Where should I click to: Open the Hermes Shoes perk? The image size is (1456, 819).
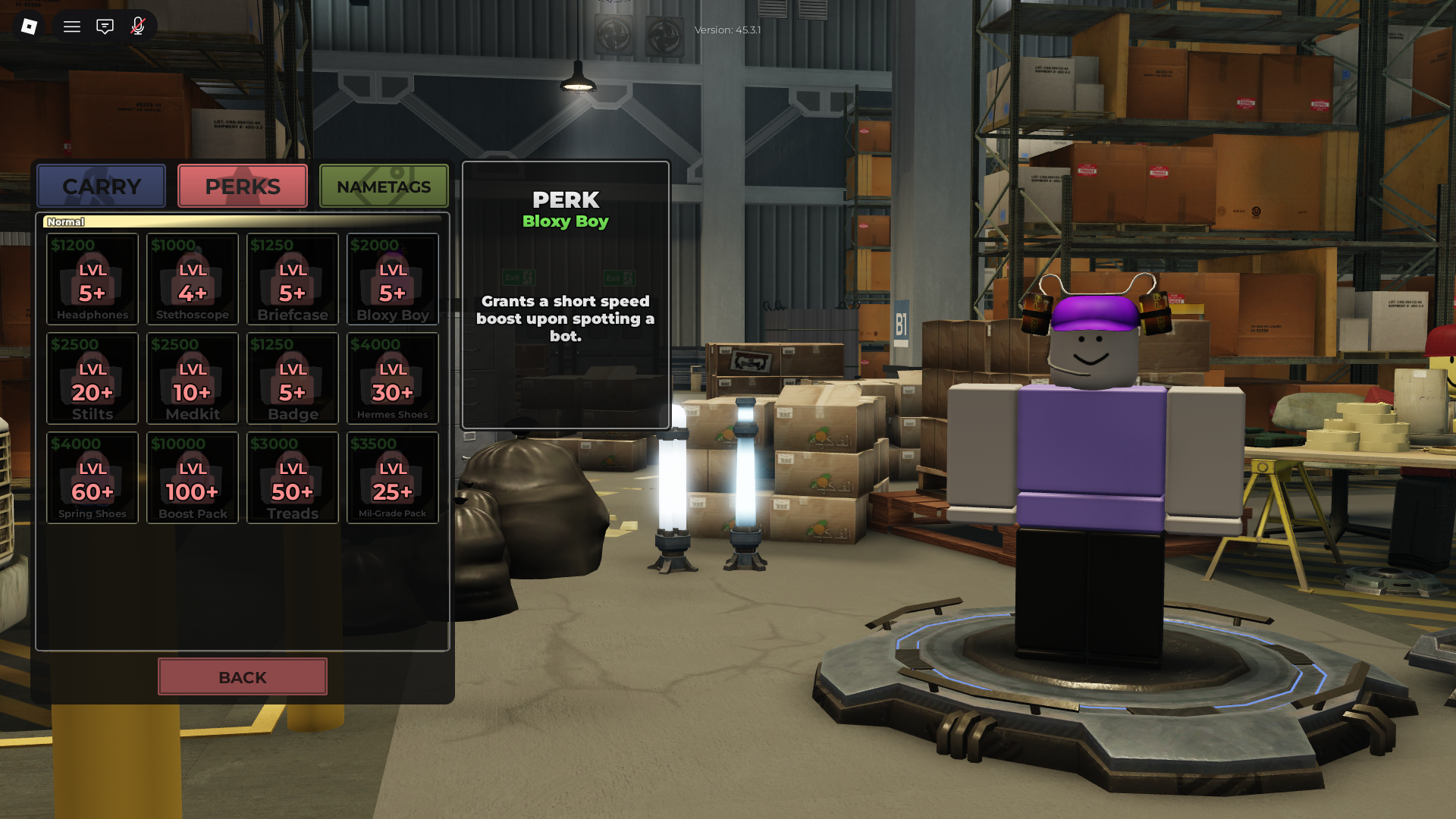392,378
